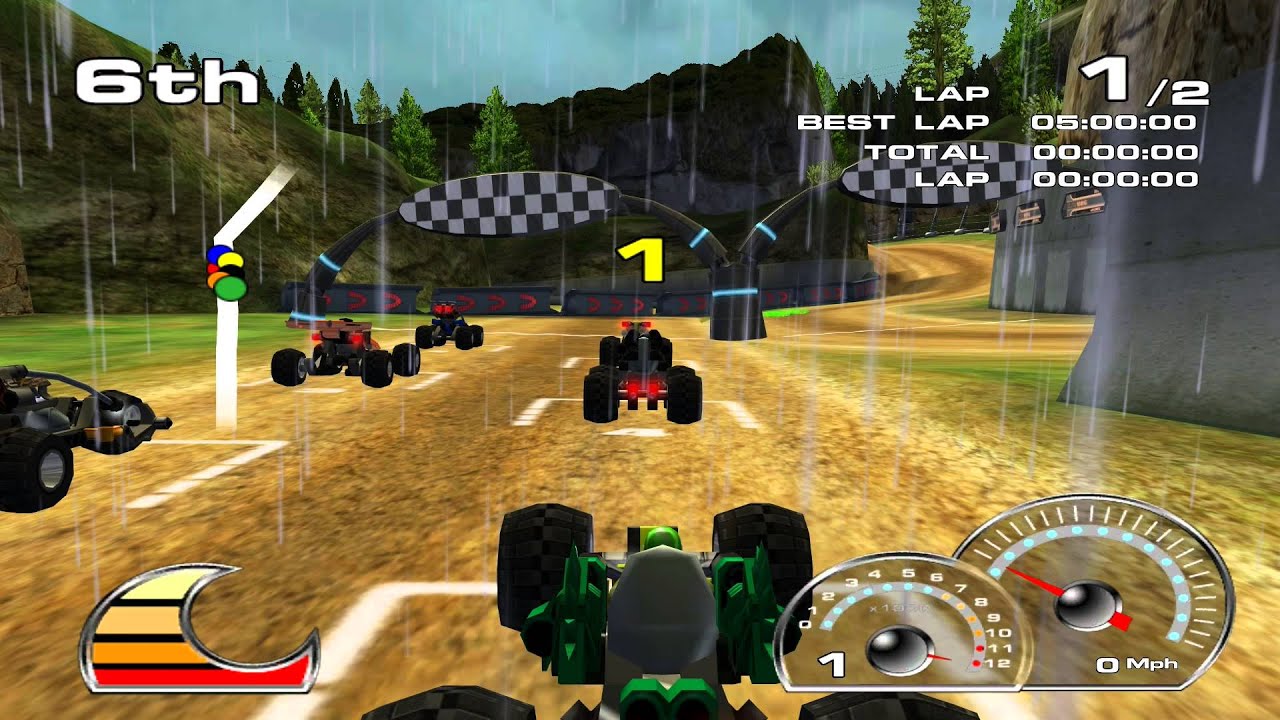Image resolution: width=1280 pixels, height=720 pixels.
Task: Toggle the green starting light on pole
Action: click(x=230, y=288)
